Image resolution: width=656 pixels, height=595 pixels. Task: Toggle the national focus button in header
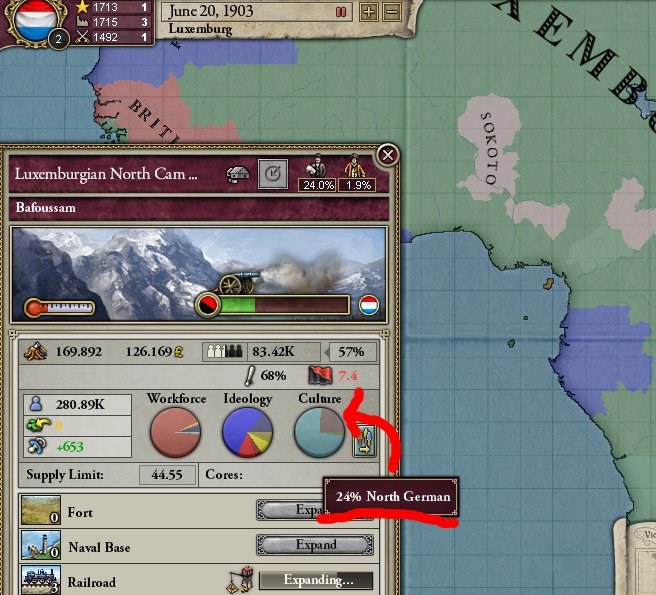pos(272,174)
